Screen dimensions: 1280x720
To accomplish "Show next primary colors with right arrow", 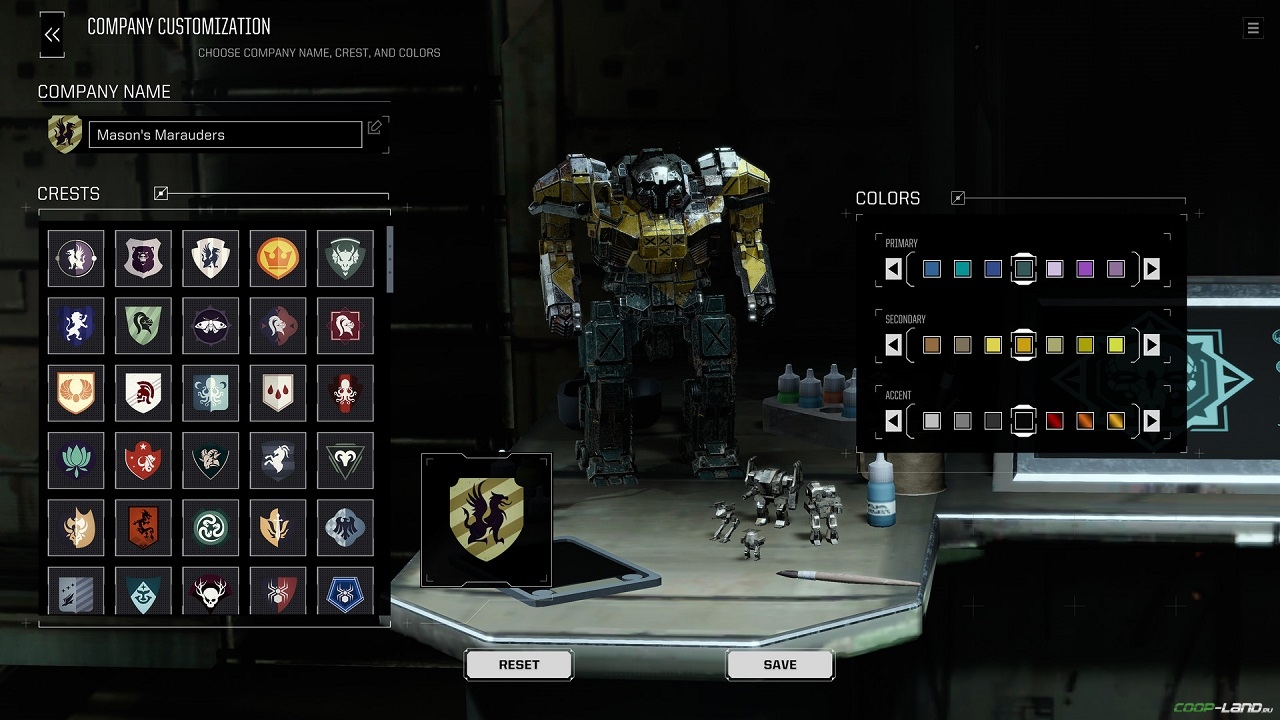I will tap(1151, 269).
